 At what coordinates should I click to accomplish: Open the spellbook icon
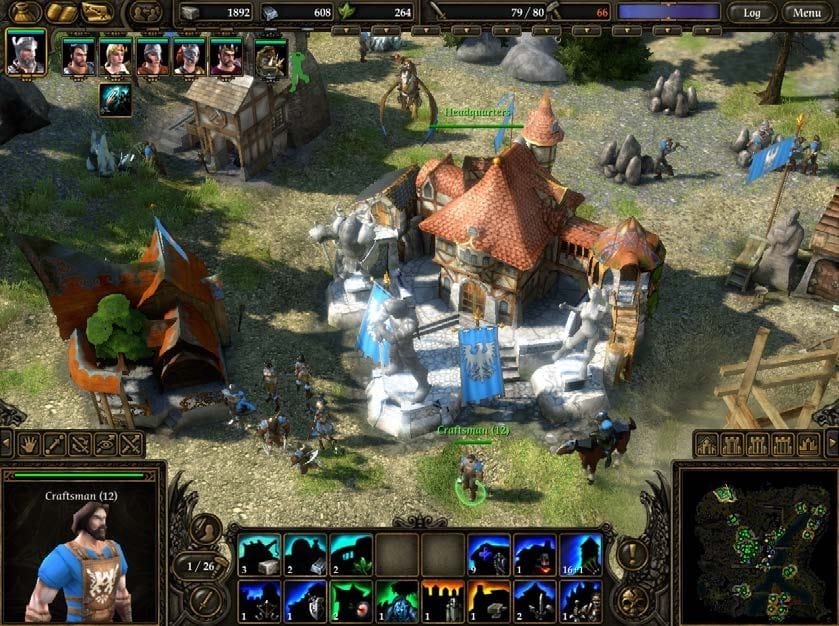60,13
